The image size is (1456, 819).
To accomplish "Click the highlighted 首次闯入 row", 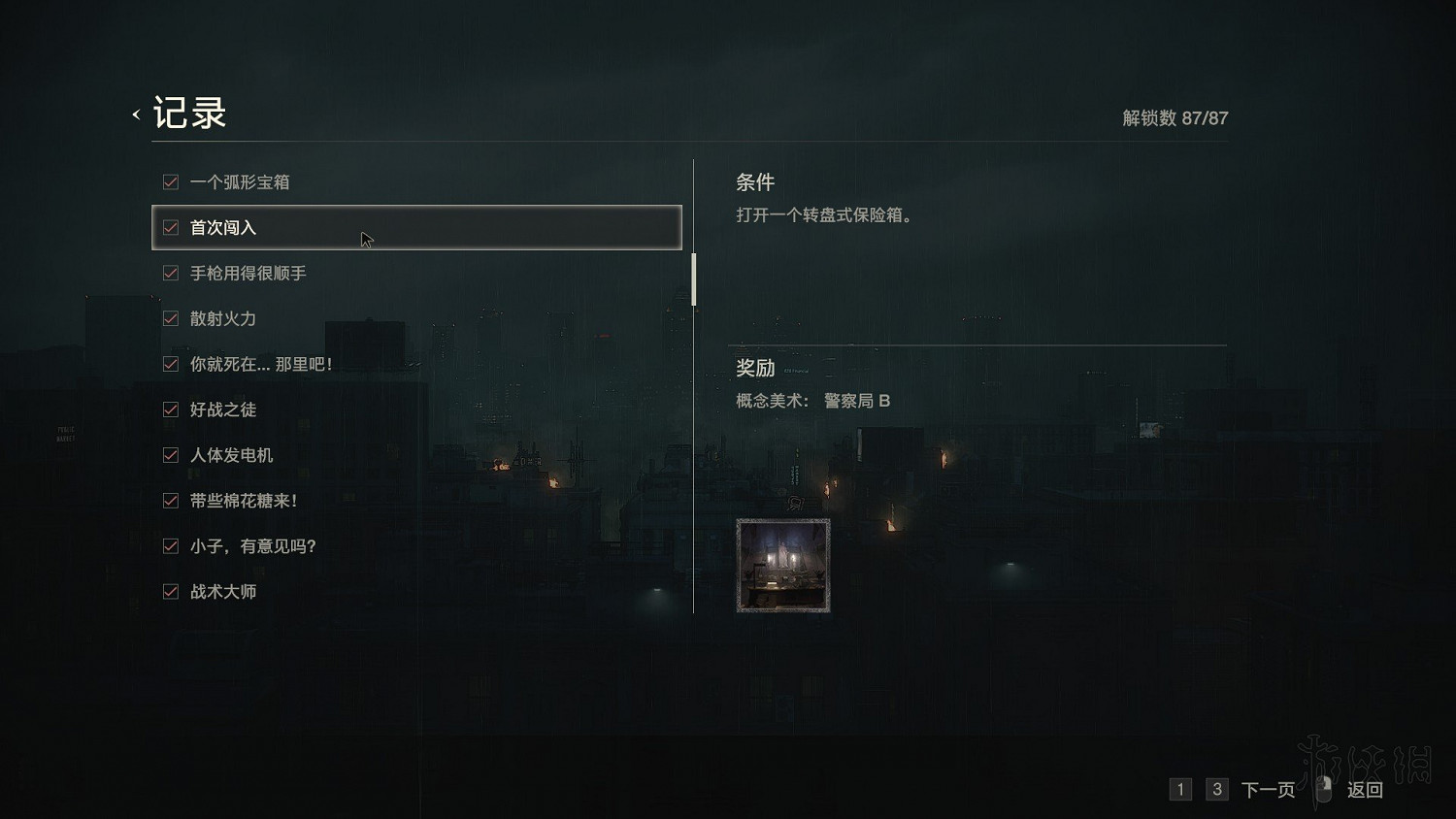I will 417,227.
